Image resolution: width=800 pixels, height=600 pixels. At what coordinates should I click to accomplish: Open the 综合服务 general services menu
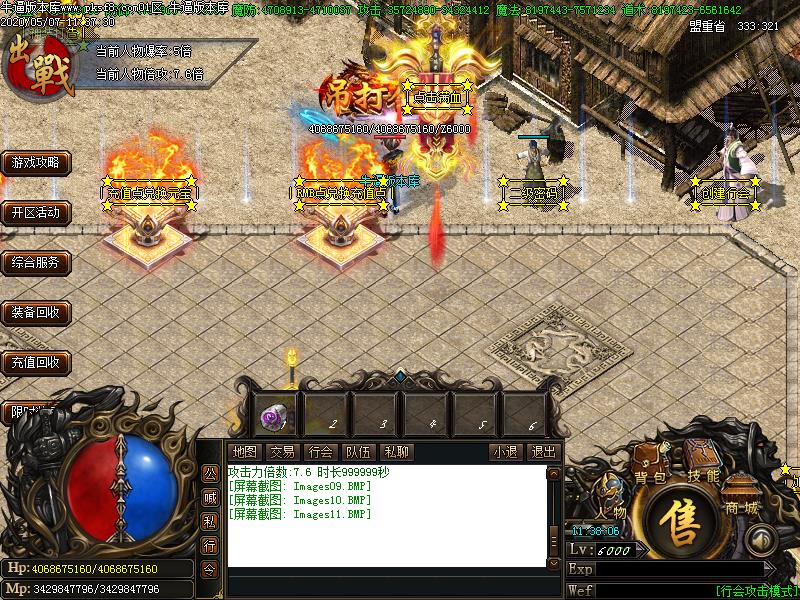pyautogui.click(x=35, y=263)
